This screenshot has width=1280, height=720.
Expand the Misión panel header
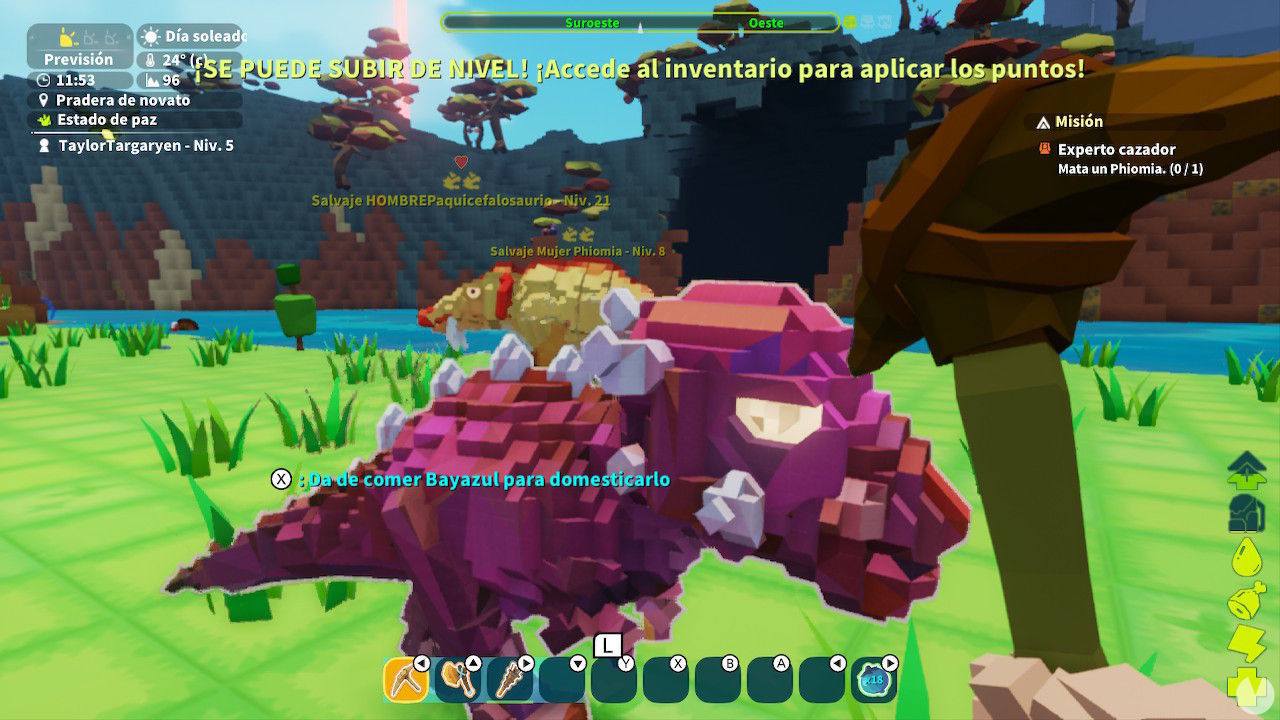(1080, 122)
